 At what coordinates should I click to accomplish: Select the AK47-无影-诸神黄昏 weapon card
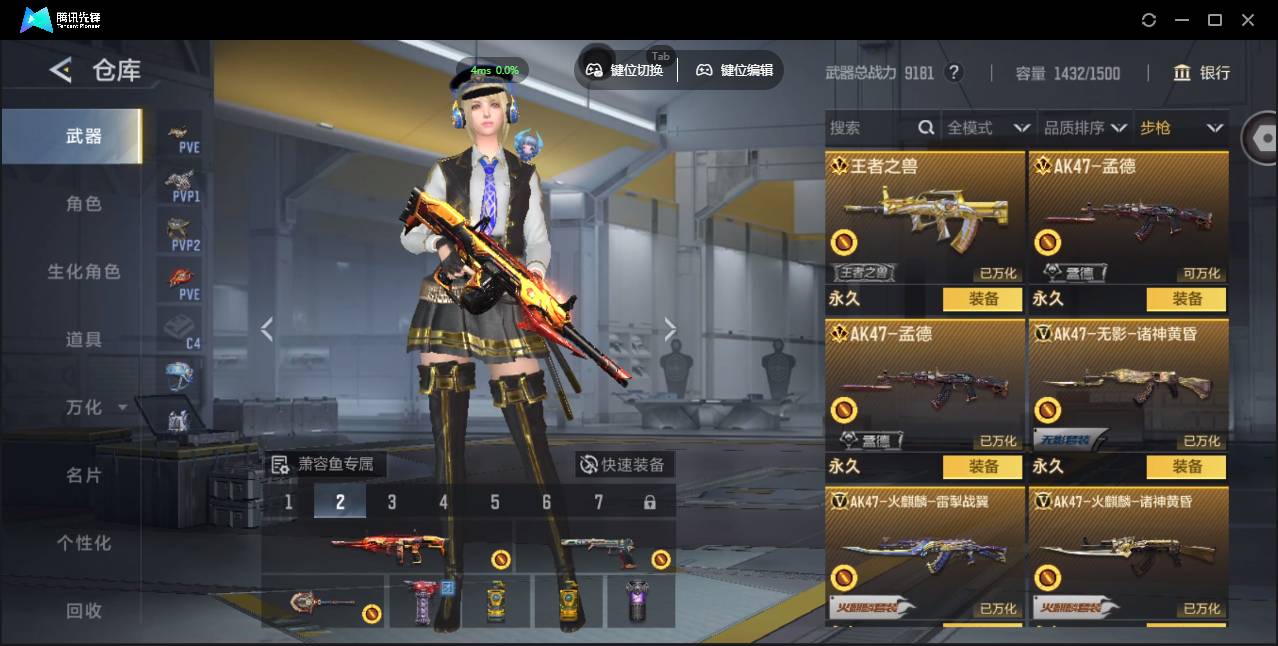coord(1128,385)
